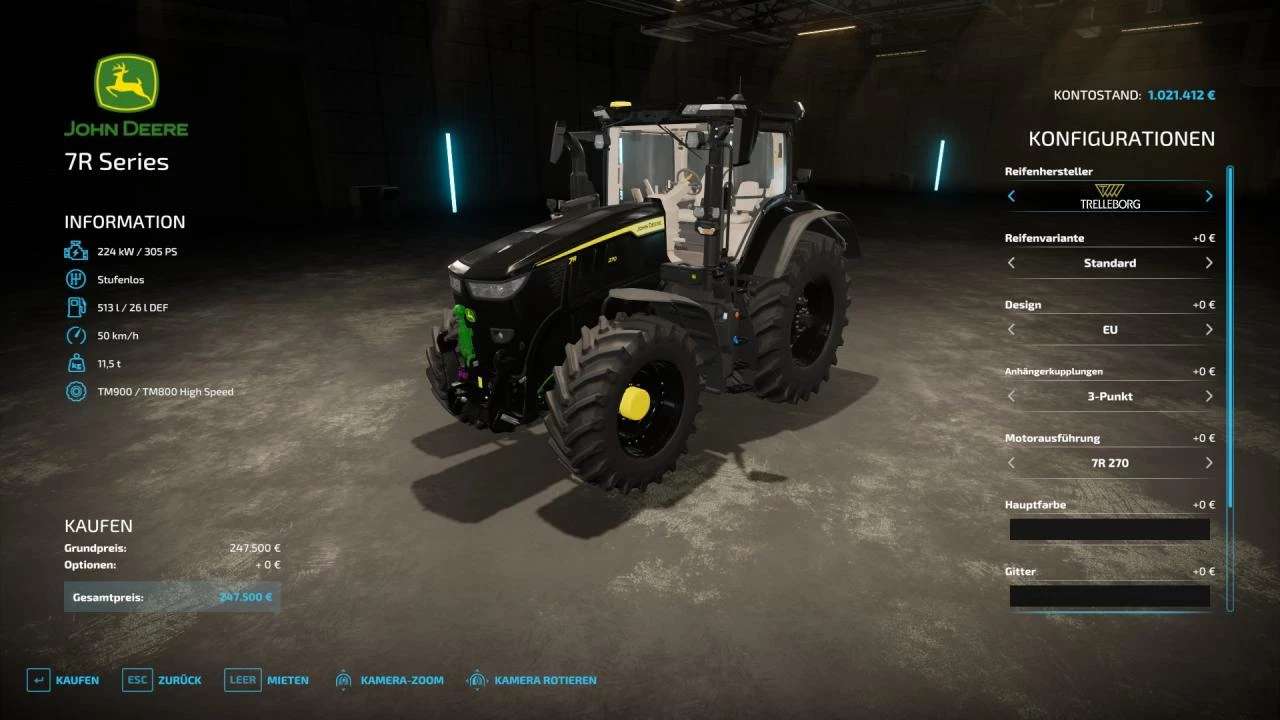Open the Hauptfarbe color swatch

tap(1109, 530)
